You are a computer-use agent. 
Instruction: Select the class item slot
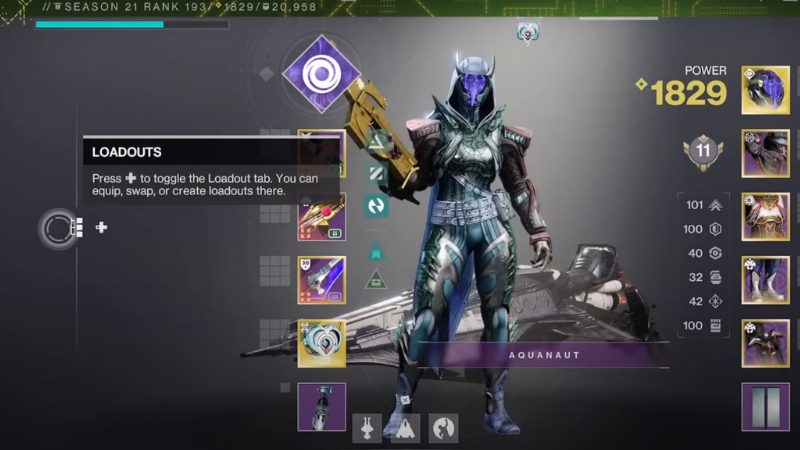click(765, 342)
